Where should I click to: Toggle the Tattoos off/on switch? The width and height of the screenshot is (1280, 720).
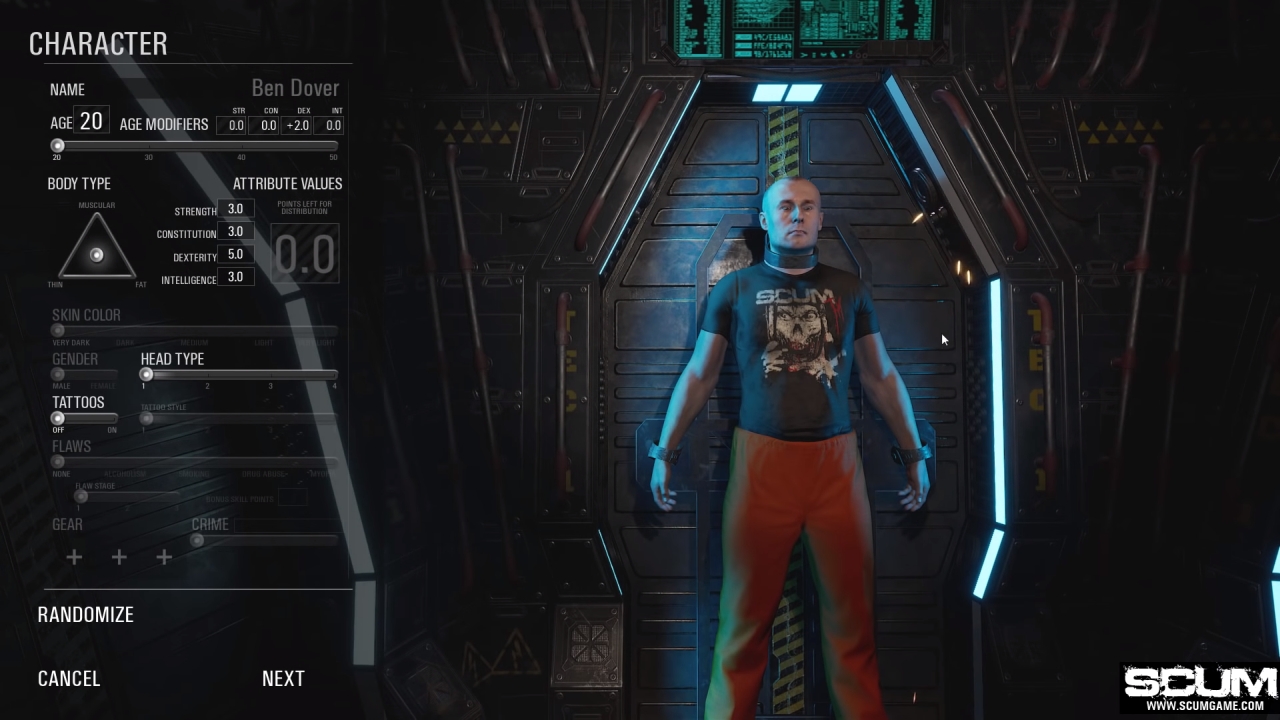tap(58, 418)
